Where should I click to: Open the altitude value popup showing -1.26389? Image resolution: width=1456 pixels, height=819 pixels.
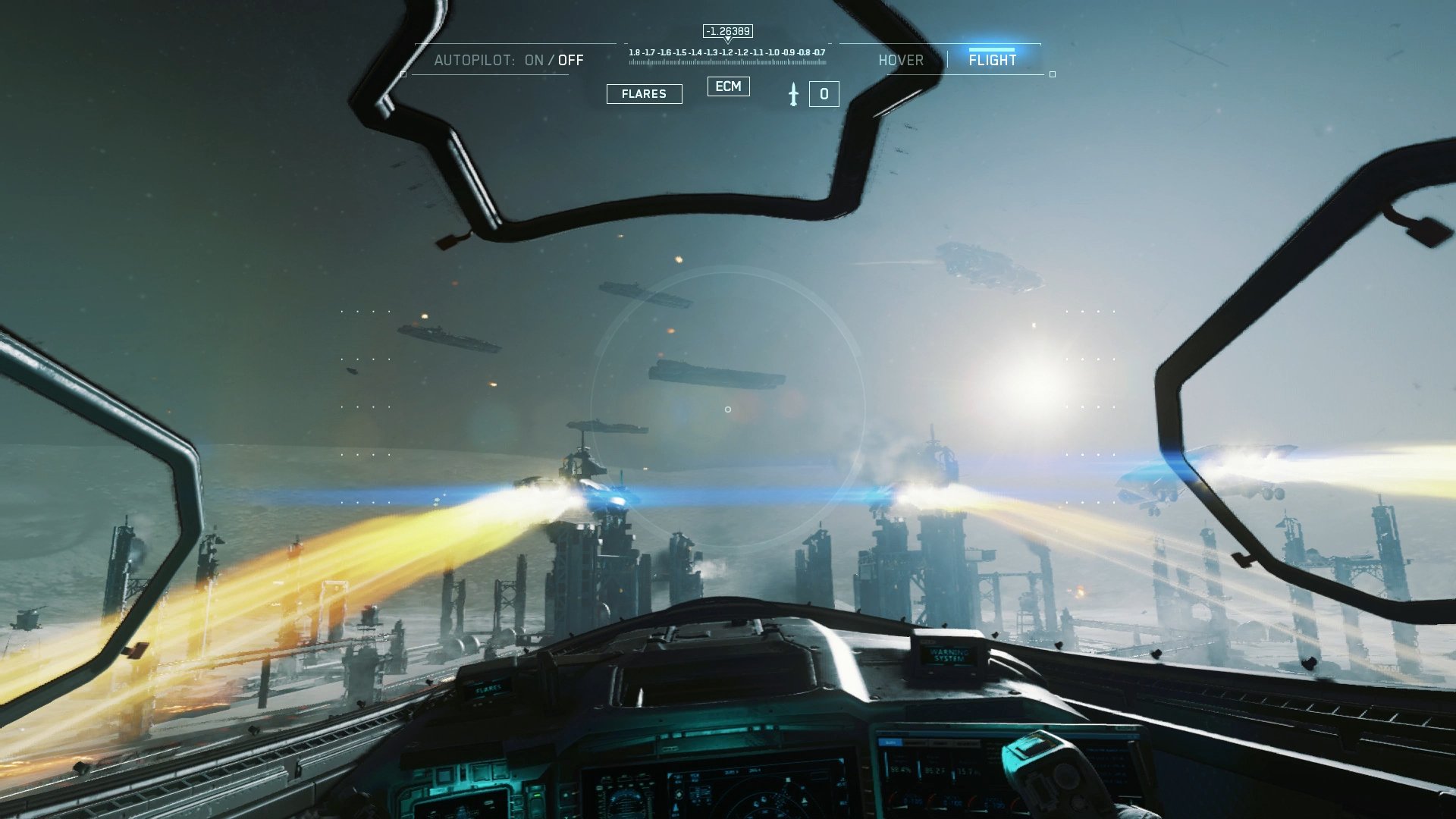tap(726, 31)
